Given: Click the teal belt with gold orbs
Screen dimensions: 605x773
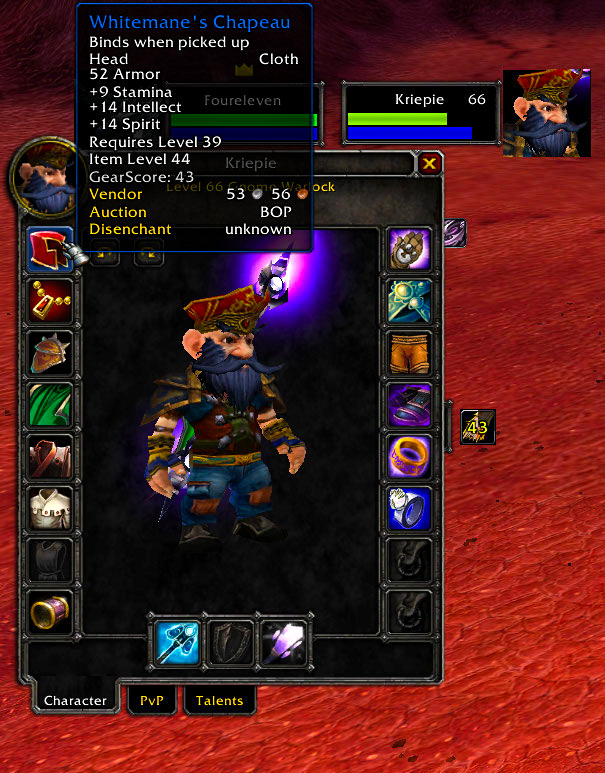Looking at the screenshot, I should click(x=410, y=301).
